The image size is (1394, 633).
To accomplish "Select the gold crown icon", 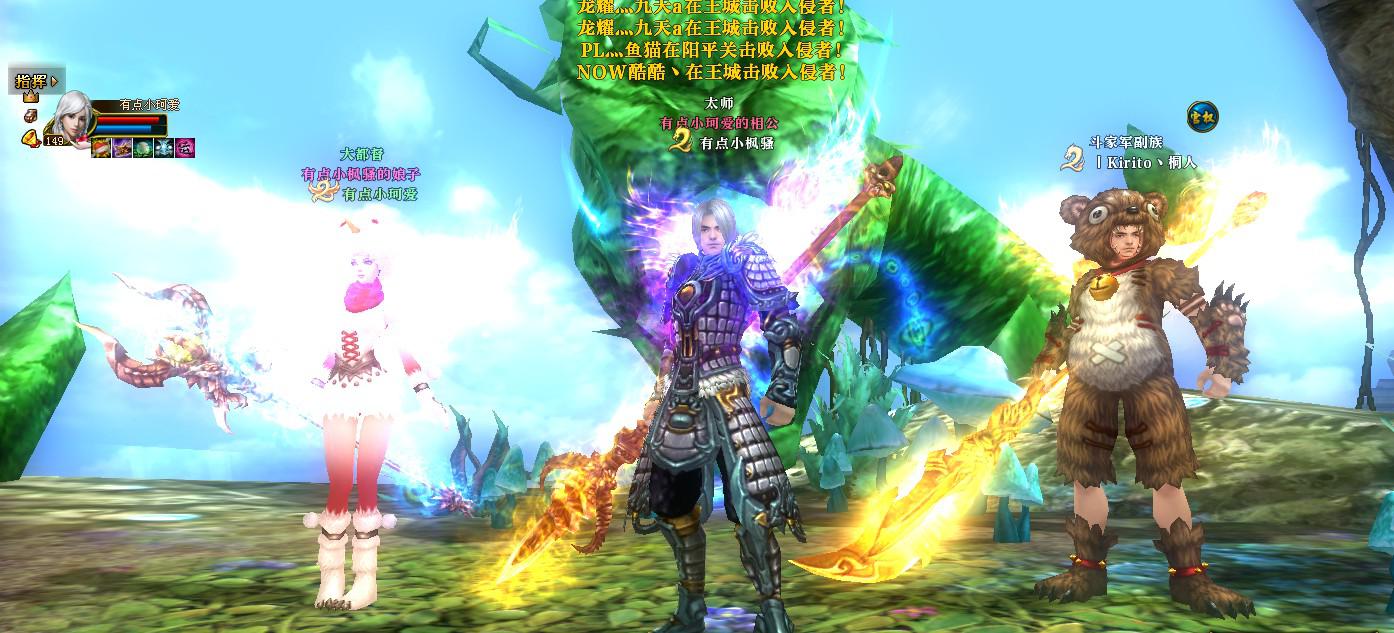I will pyautogui.click(x=31, y=97).
